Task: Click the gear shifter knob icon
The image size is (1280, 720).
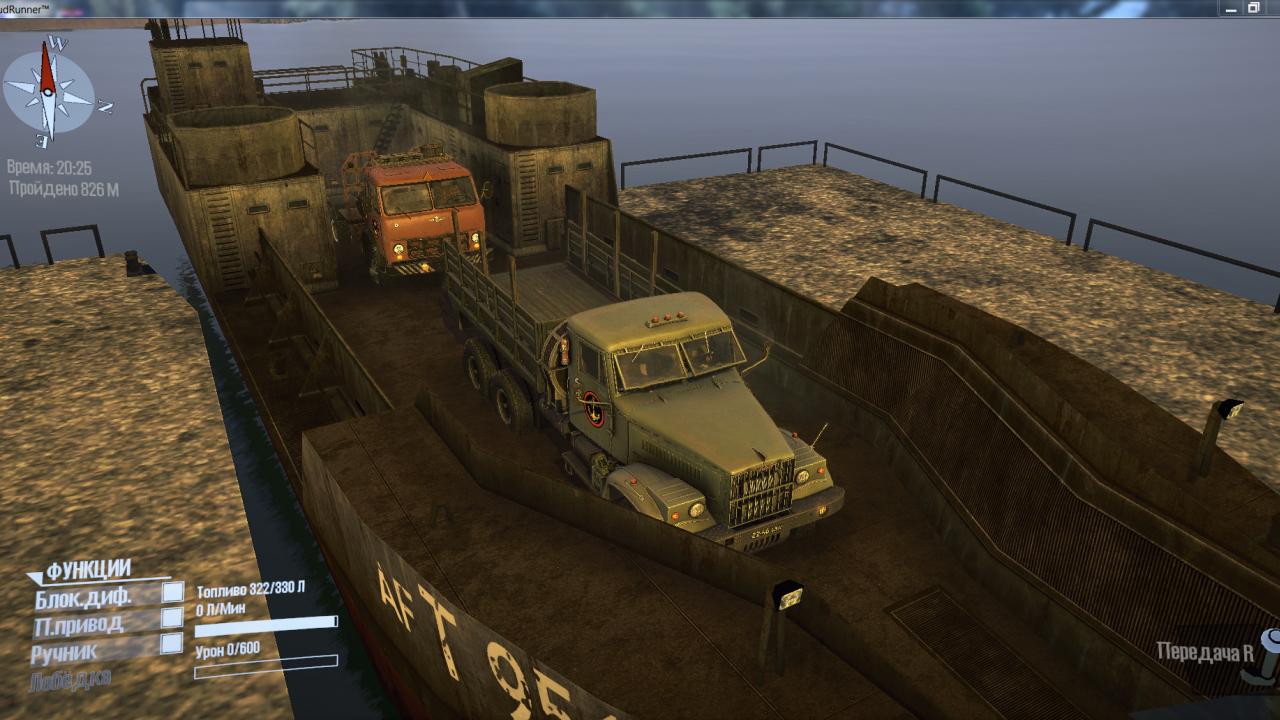Action: (x=1266, y=653)
